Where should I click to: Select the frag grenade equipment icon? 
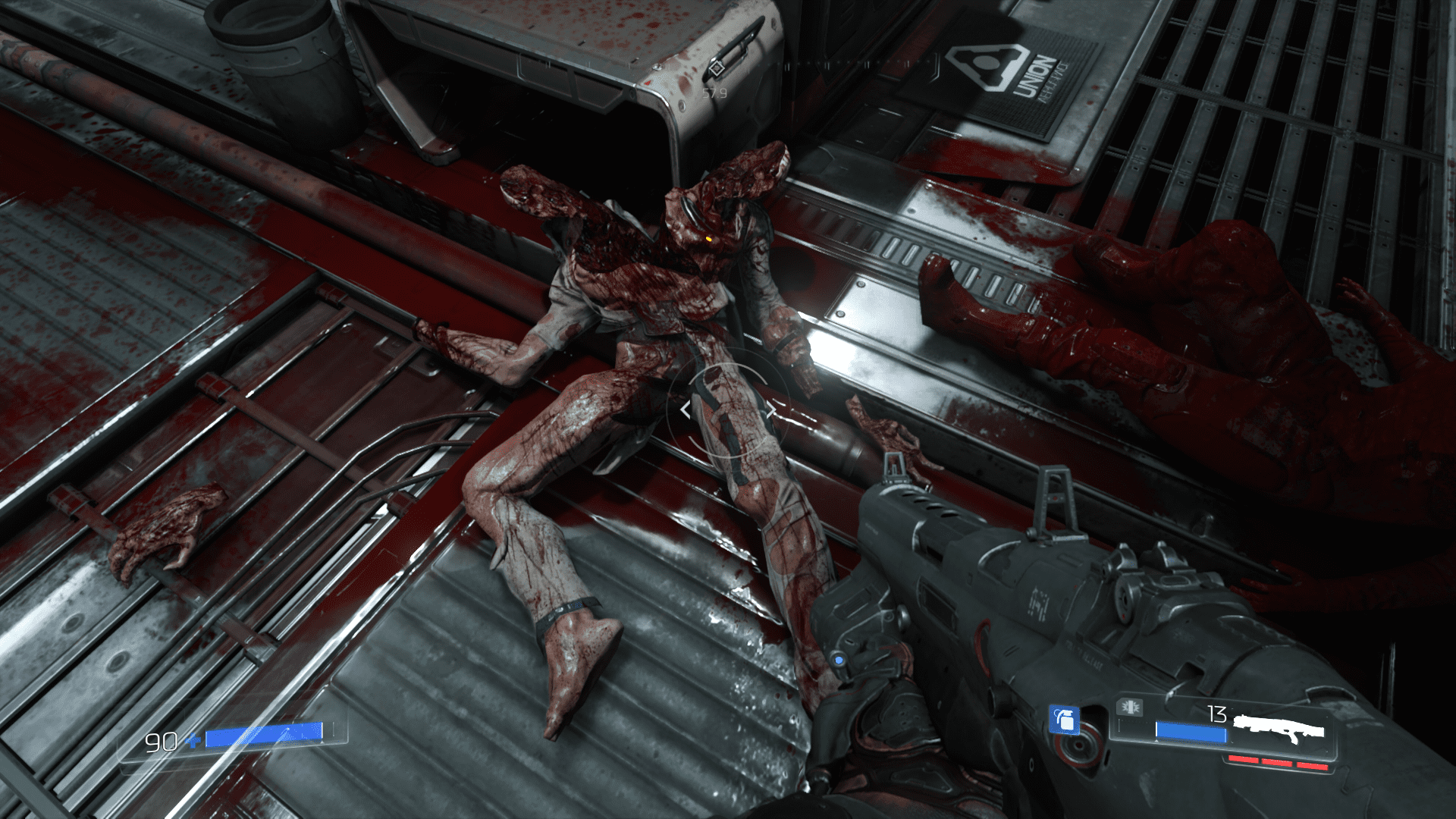(1063, 720)
